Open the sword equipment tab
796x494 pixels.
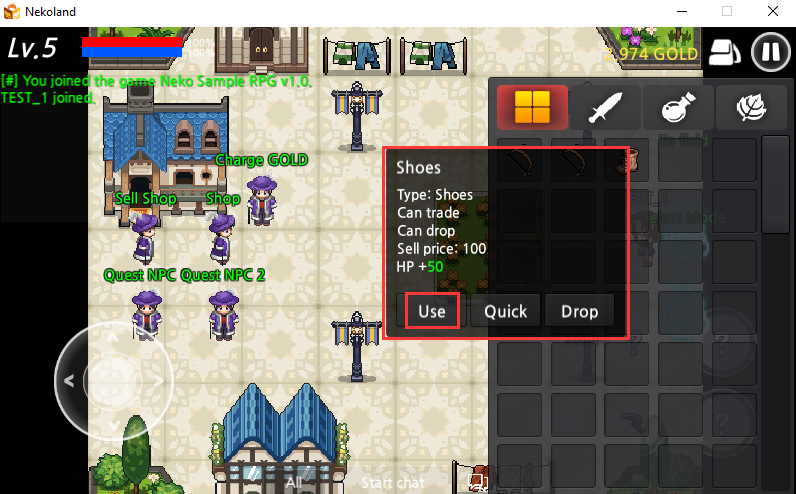point(606,108)
